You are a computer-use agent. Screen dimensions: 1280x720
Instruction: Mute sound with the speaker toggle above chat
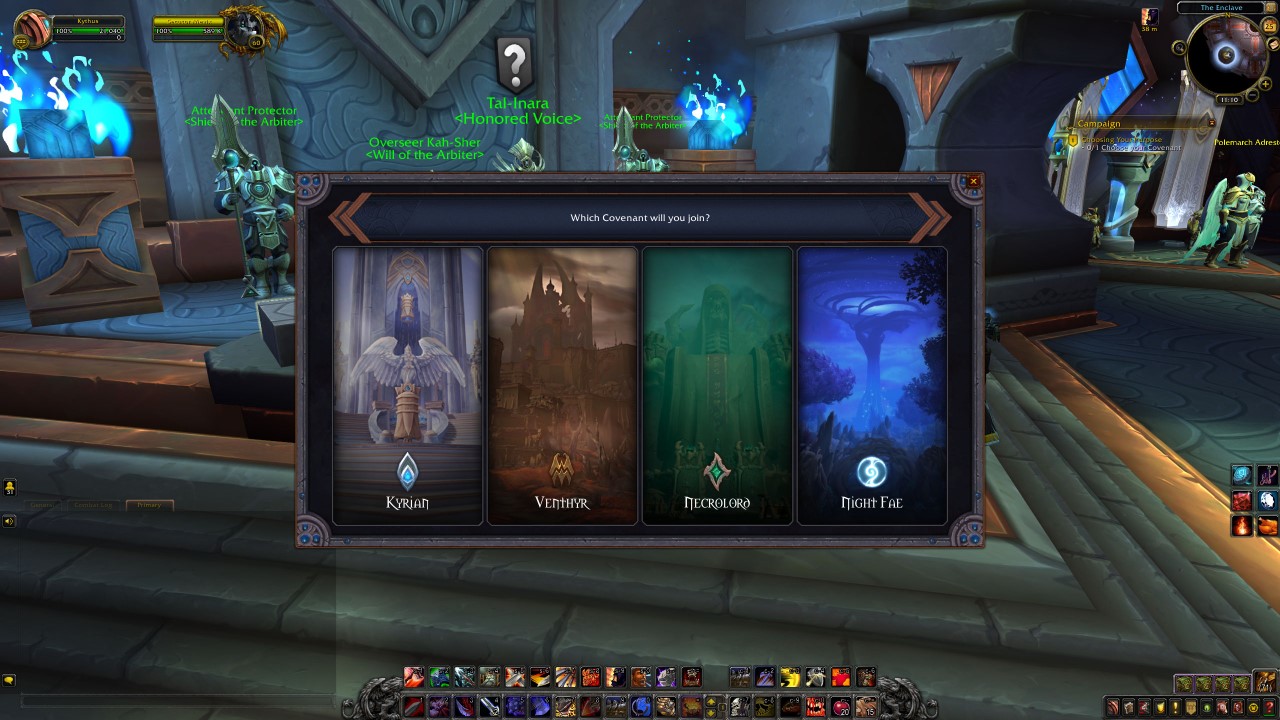7,518
